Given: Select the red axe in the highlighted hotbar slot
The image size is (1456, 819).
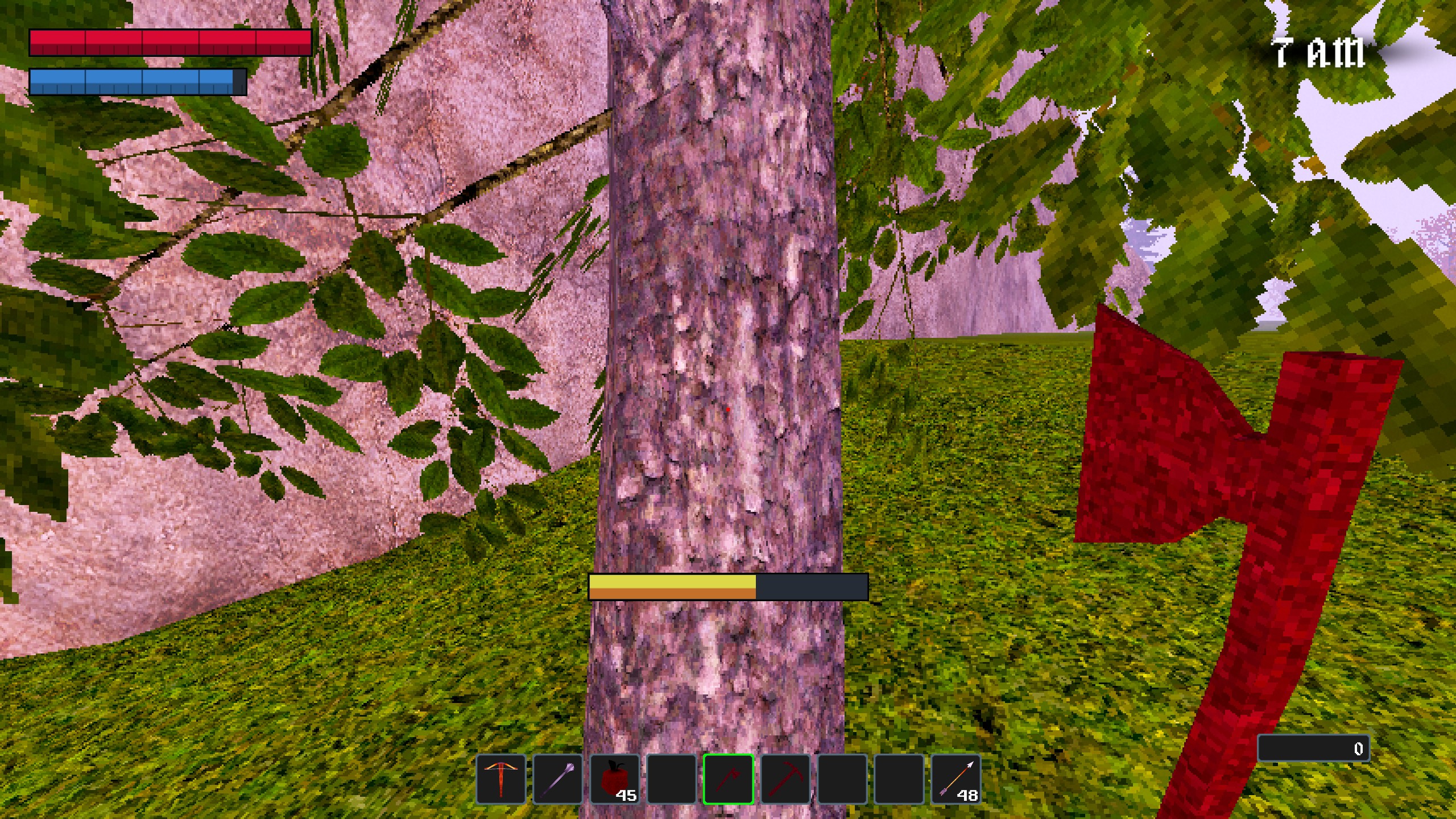Looking at the screenshot, I should tap(729, 778).
